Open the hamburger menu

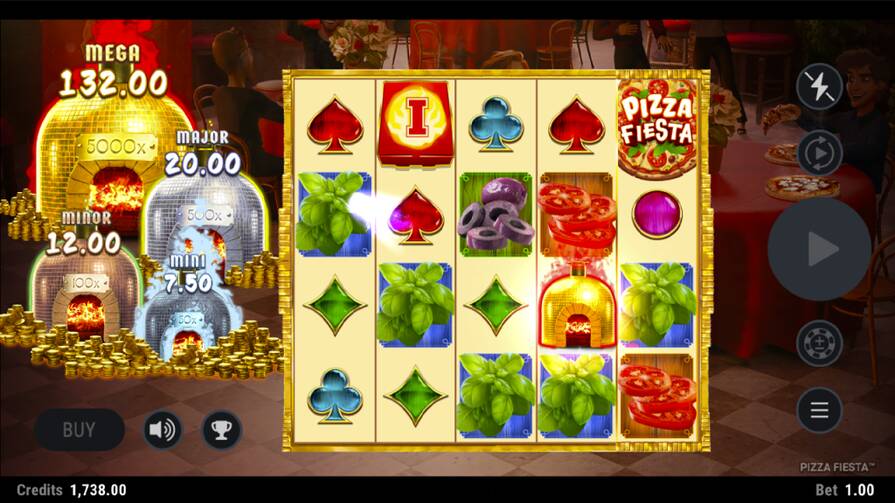tap(819, 410)
